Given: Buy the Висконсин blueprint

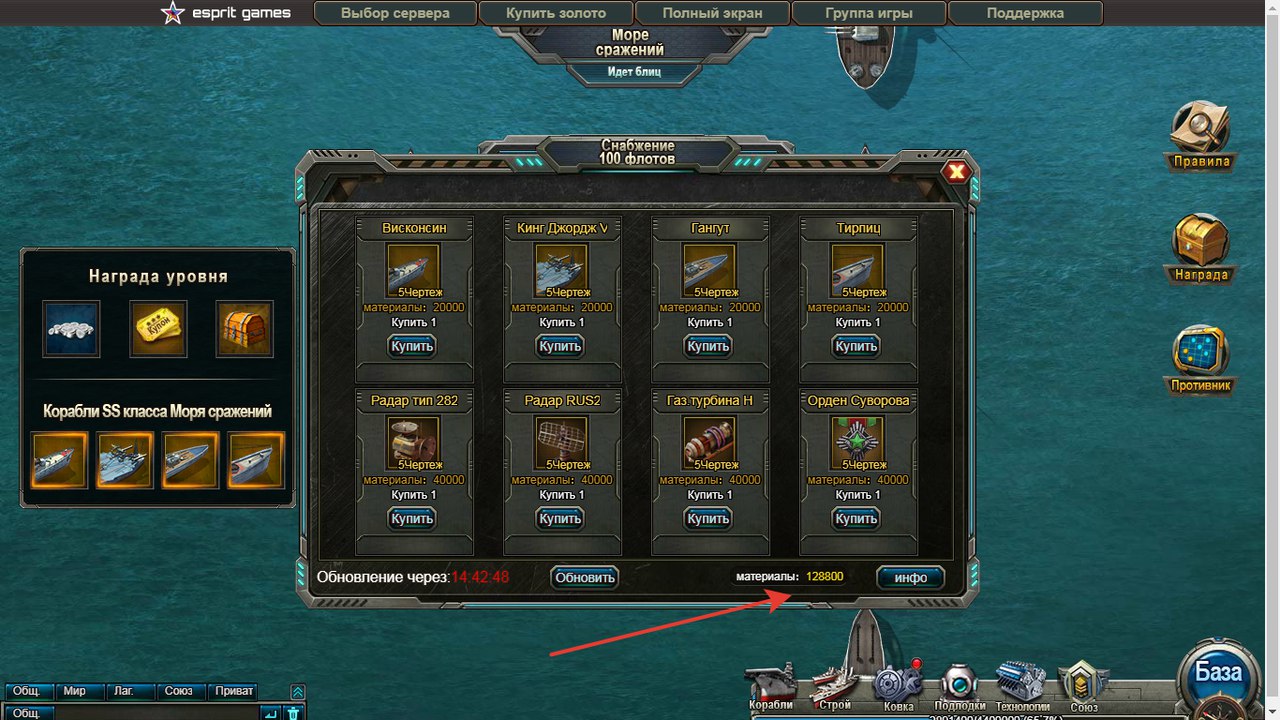Looking at the screenshot, I should coord(412,346).
